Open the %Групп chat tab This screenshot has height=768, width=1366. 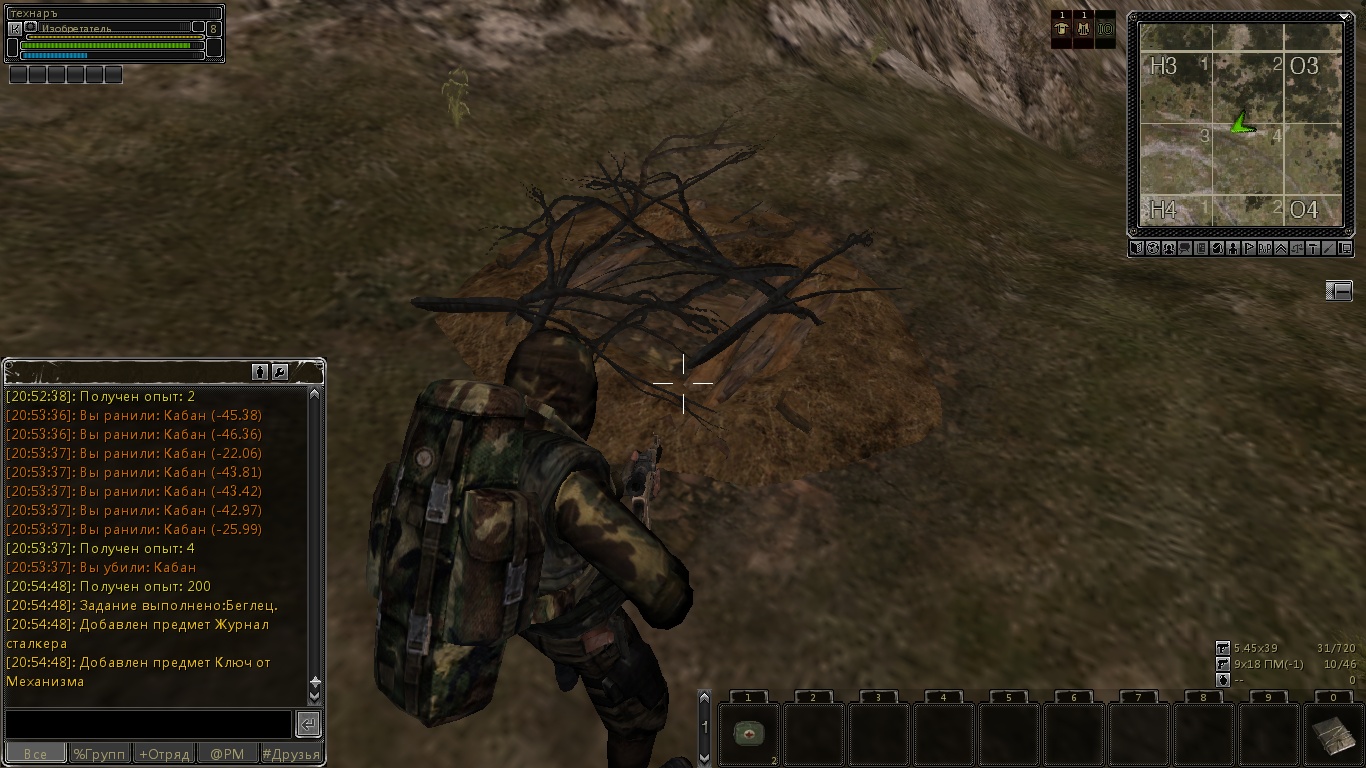point(99,754)
